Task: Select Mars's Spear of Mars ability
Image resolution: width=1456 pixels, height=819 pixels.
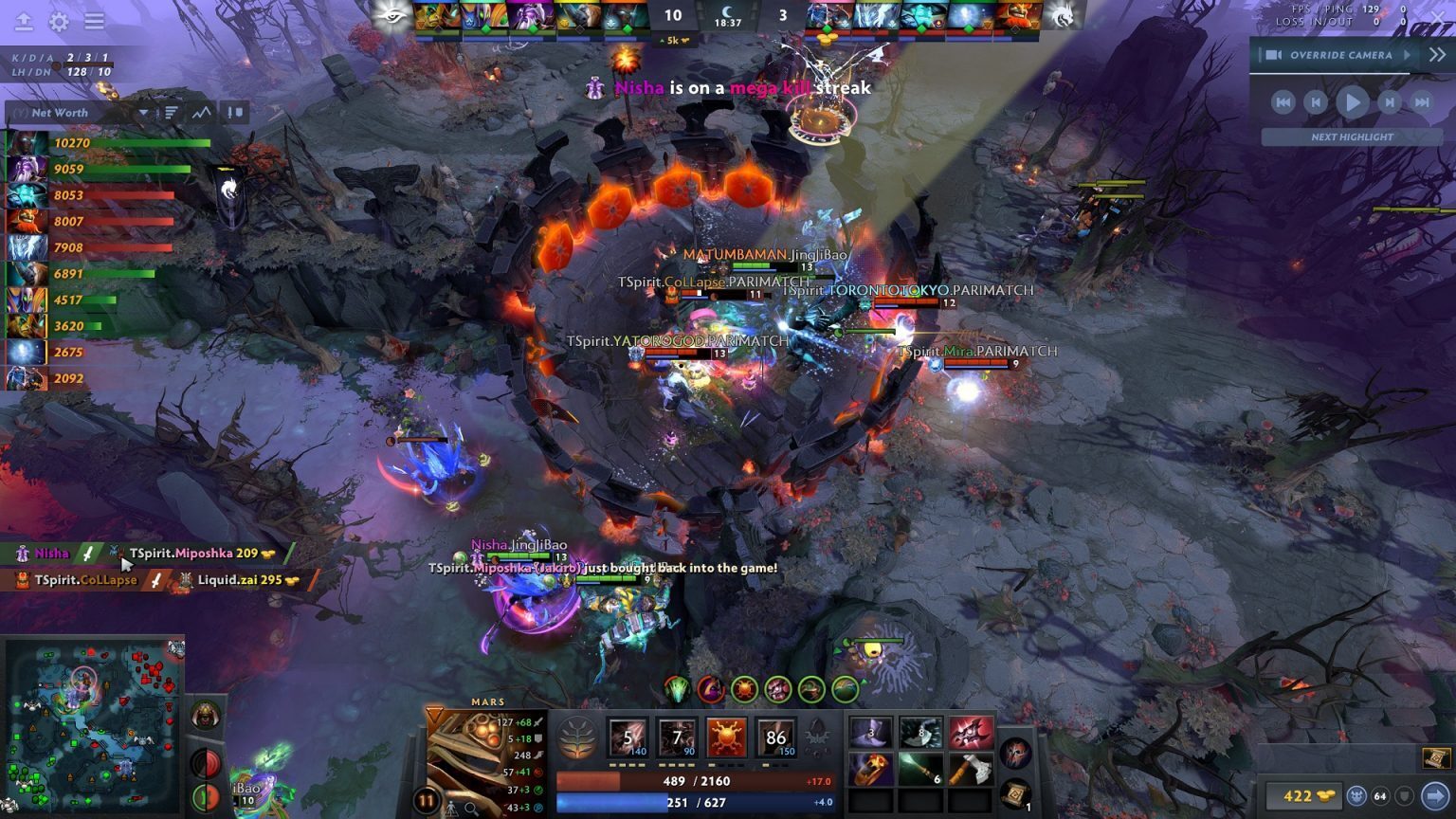Action: pos(628,737)
